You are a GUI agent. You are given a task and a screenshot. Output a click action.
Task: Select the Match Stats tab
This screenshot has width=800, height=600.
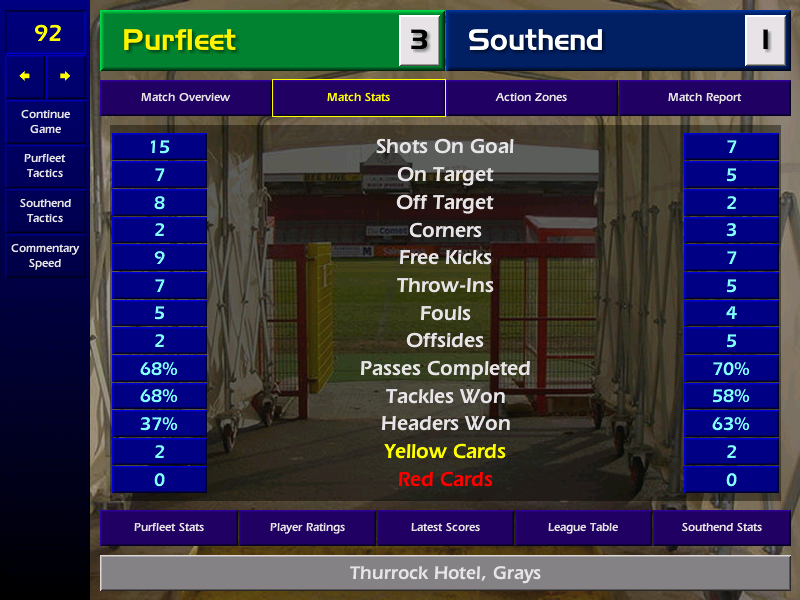pos(358,98)
